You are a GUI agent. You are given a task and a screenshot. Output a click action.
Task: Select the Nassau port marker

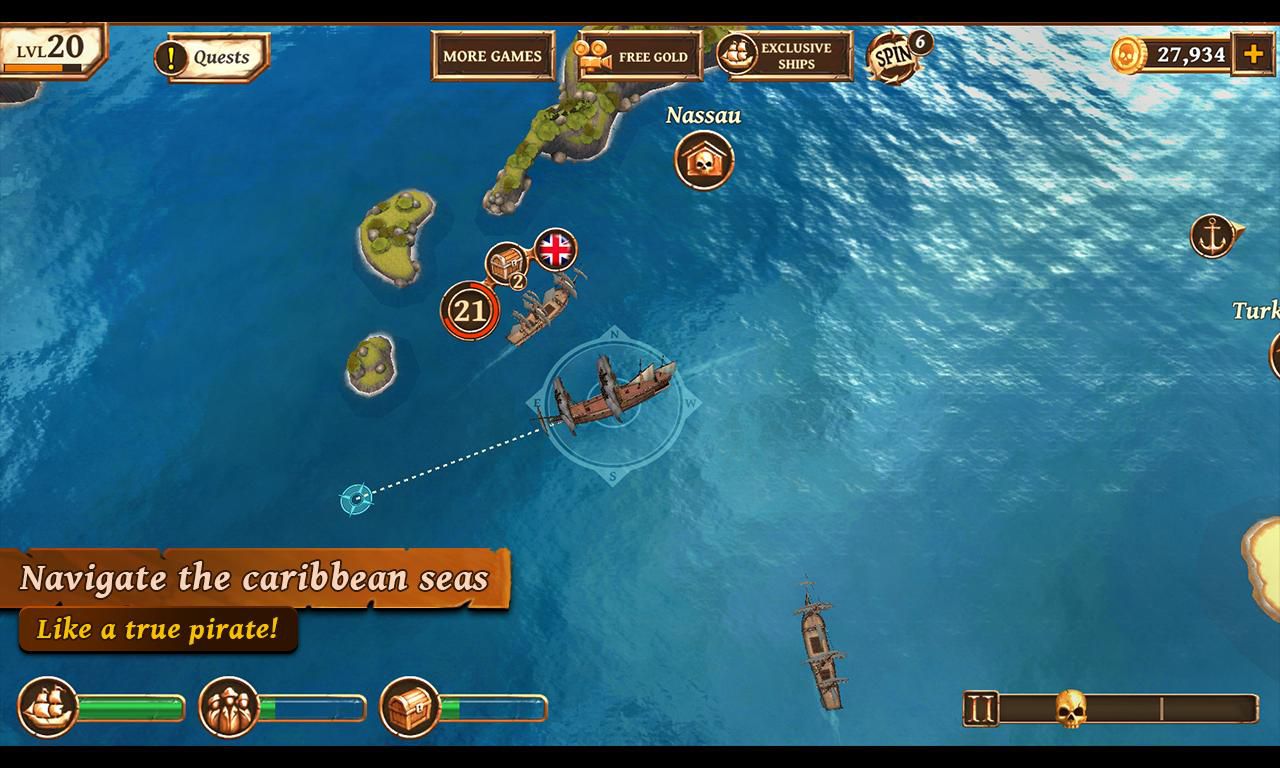point(704,160)
